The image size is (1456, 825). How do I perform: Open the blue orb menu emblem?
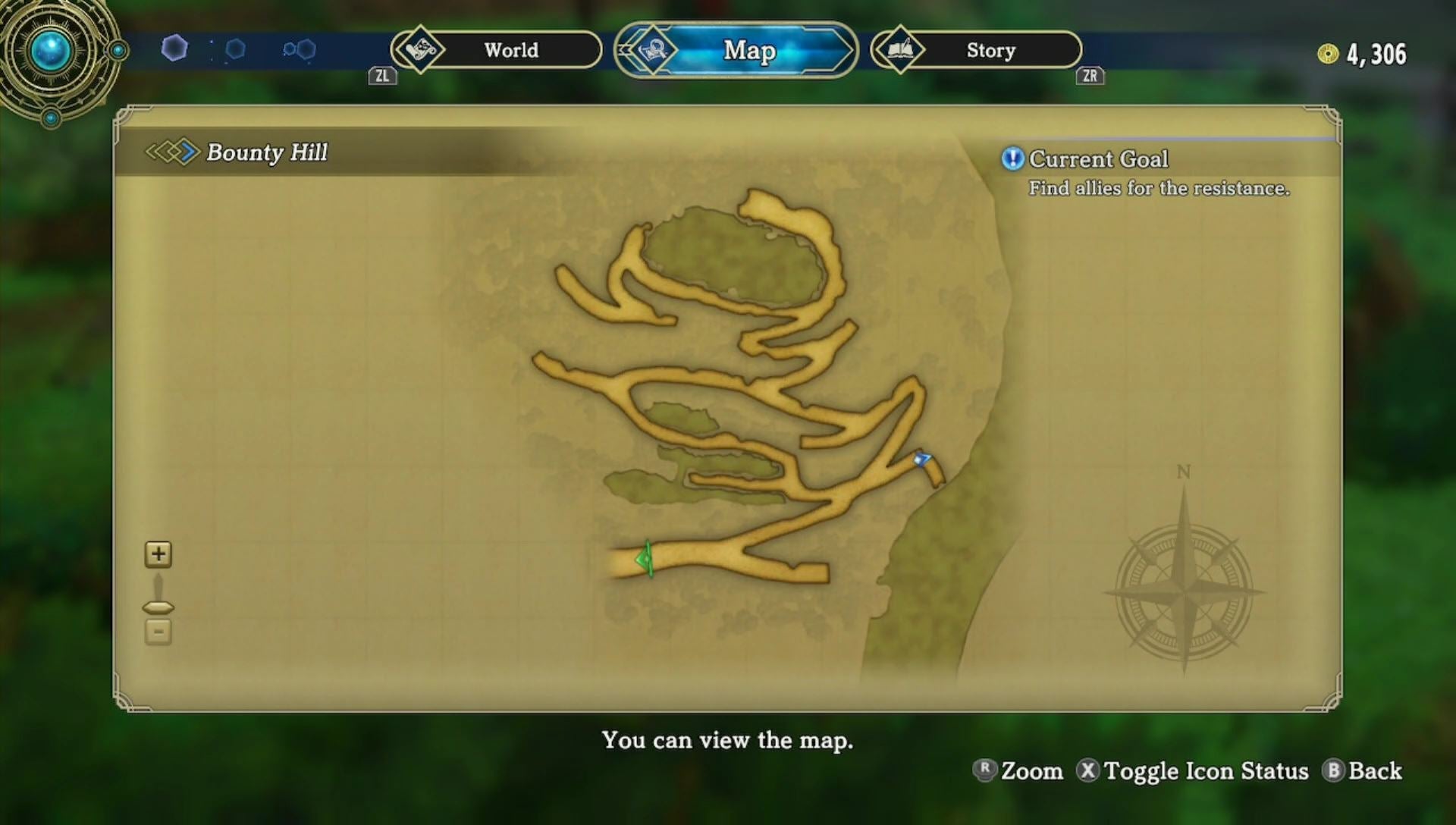(52, 52)
